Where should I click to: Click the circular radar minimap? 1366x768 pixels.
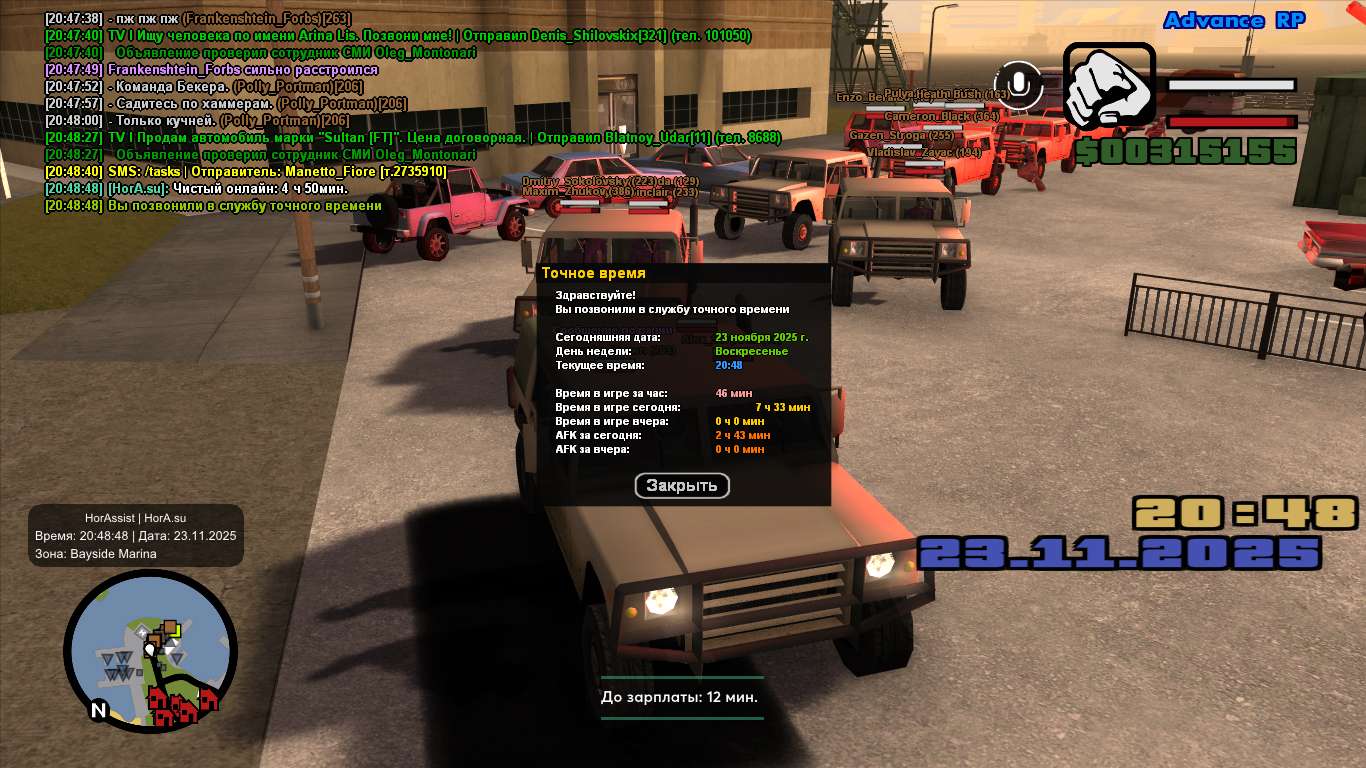click(x=150, y=651)
